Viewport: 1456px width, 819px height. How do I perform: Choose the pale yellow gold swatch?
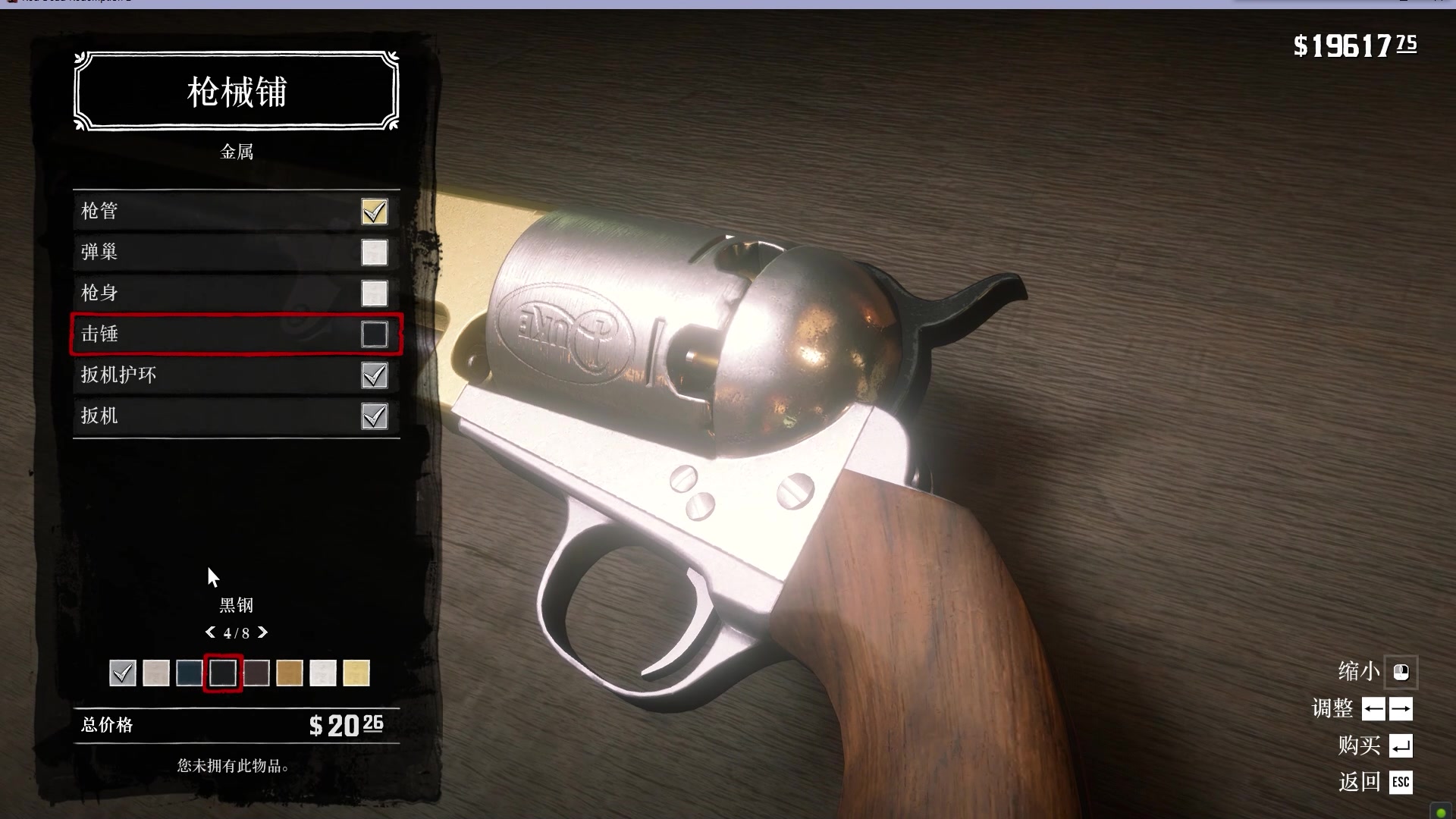click(x=356, y=673)
